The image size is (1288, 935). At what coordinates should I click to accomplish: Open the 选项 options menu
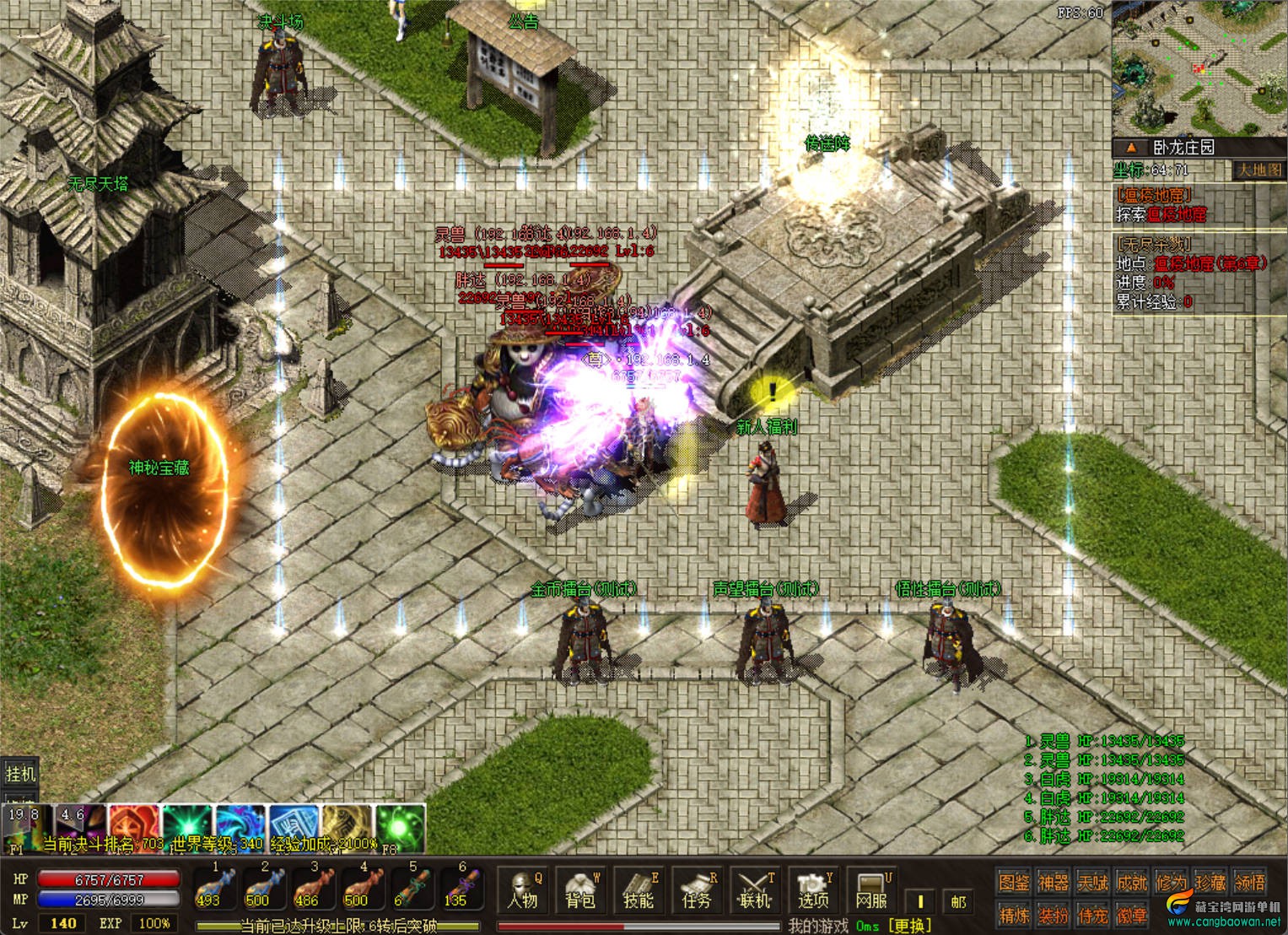click(813, 891)
